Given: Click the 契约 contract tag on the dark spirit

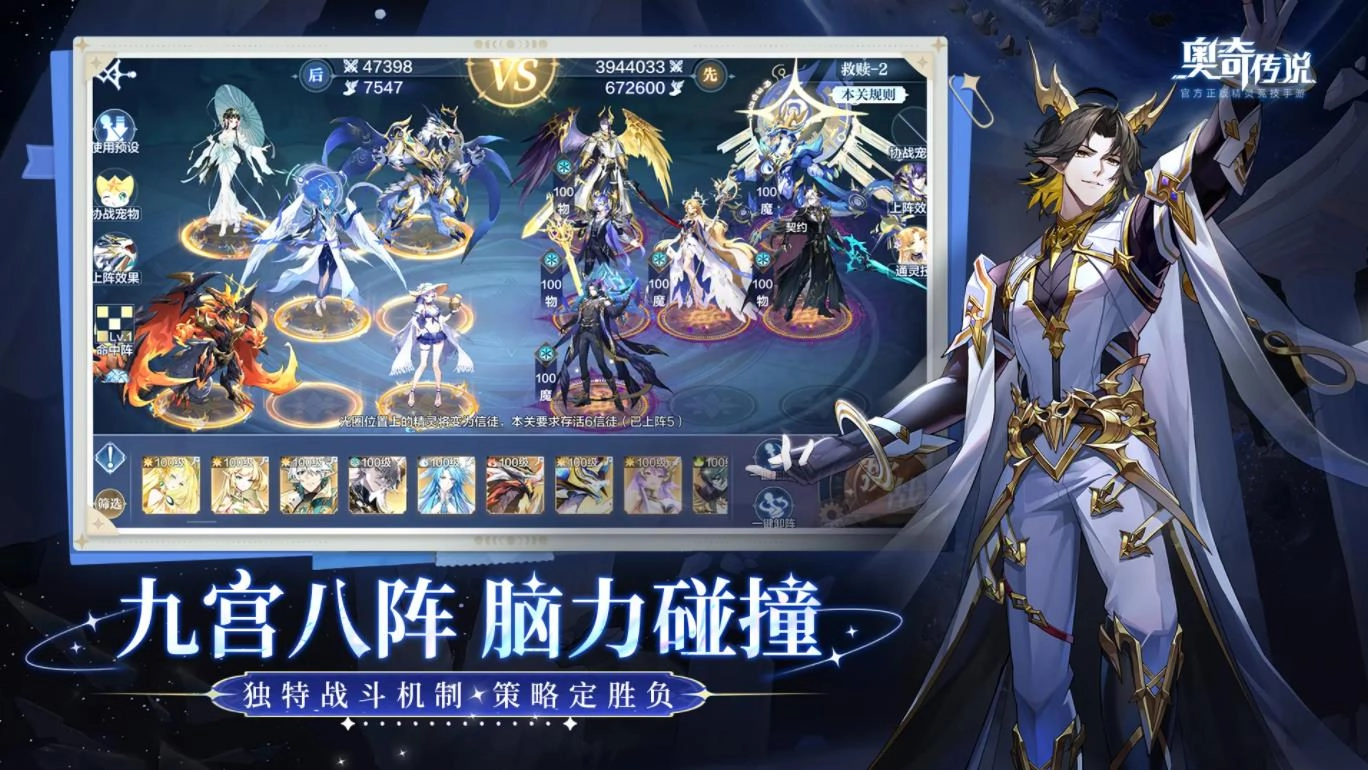Looking at the screenshot, I should [x=797, y=227].
